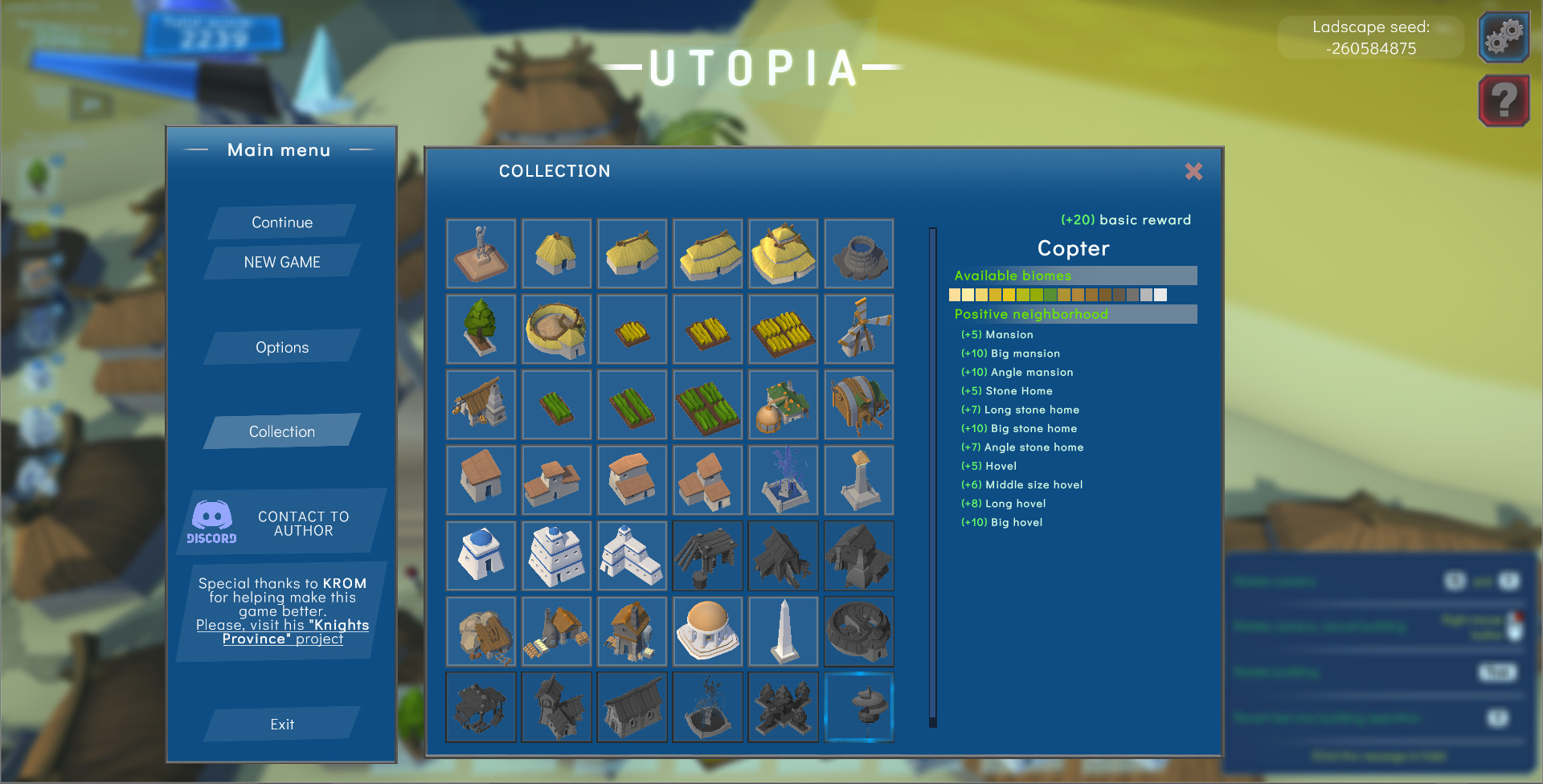View the highlighted Copter collection entry
The image size is (1543, 784).
[858, 707]
